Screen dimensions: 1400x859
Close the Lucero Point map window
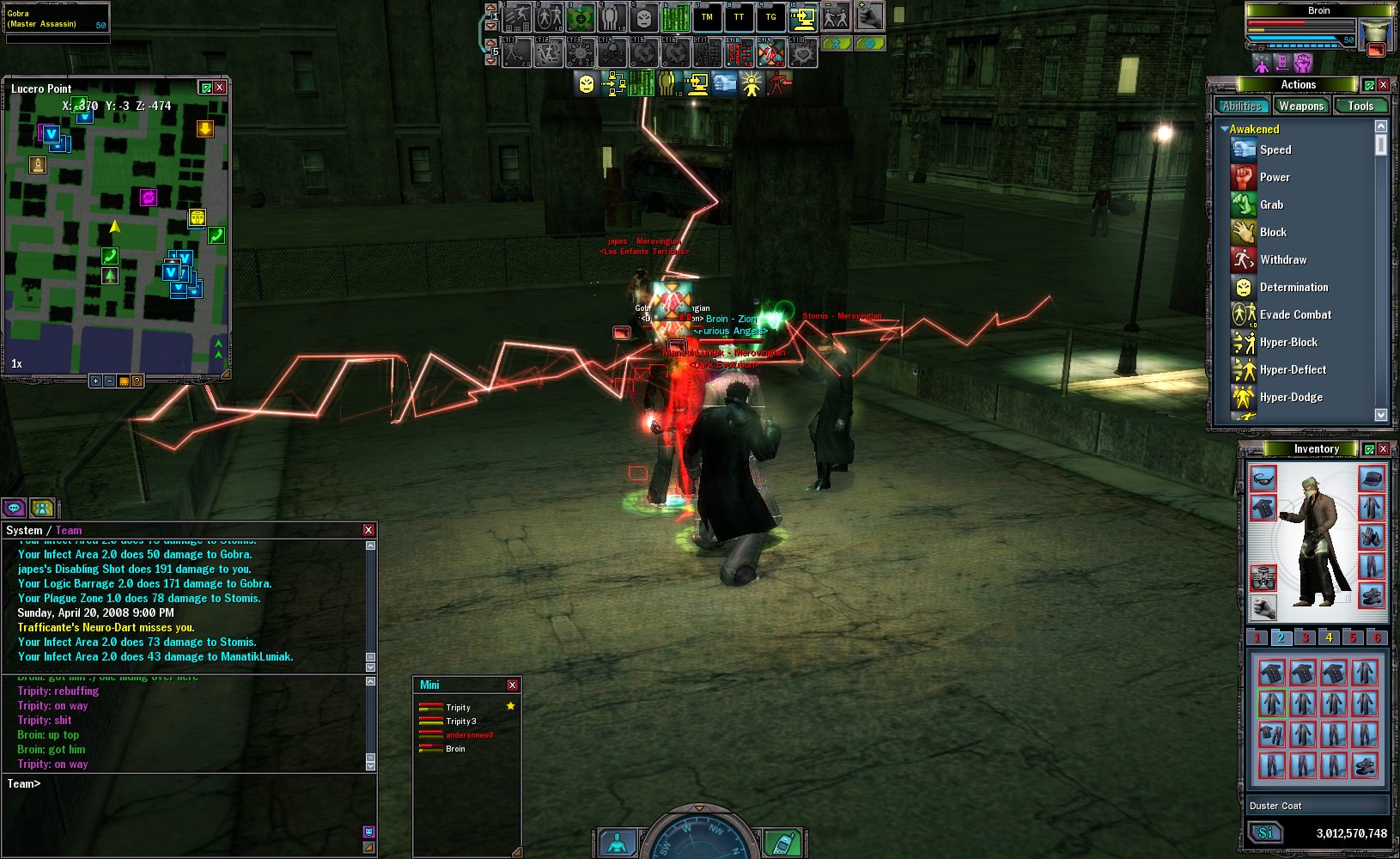(x=220, y=88)
